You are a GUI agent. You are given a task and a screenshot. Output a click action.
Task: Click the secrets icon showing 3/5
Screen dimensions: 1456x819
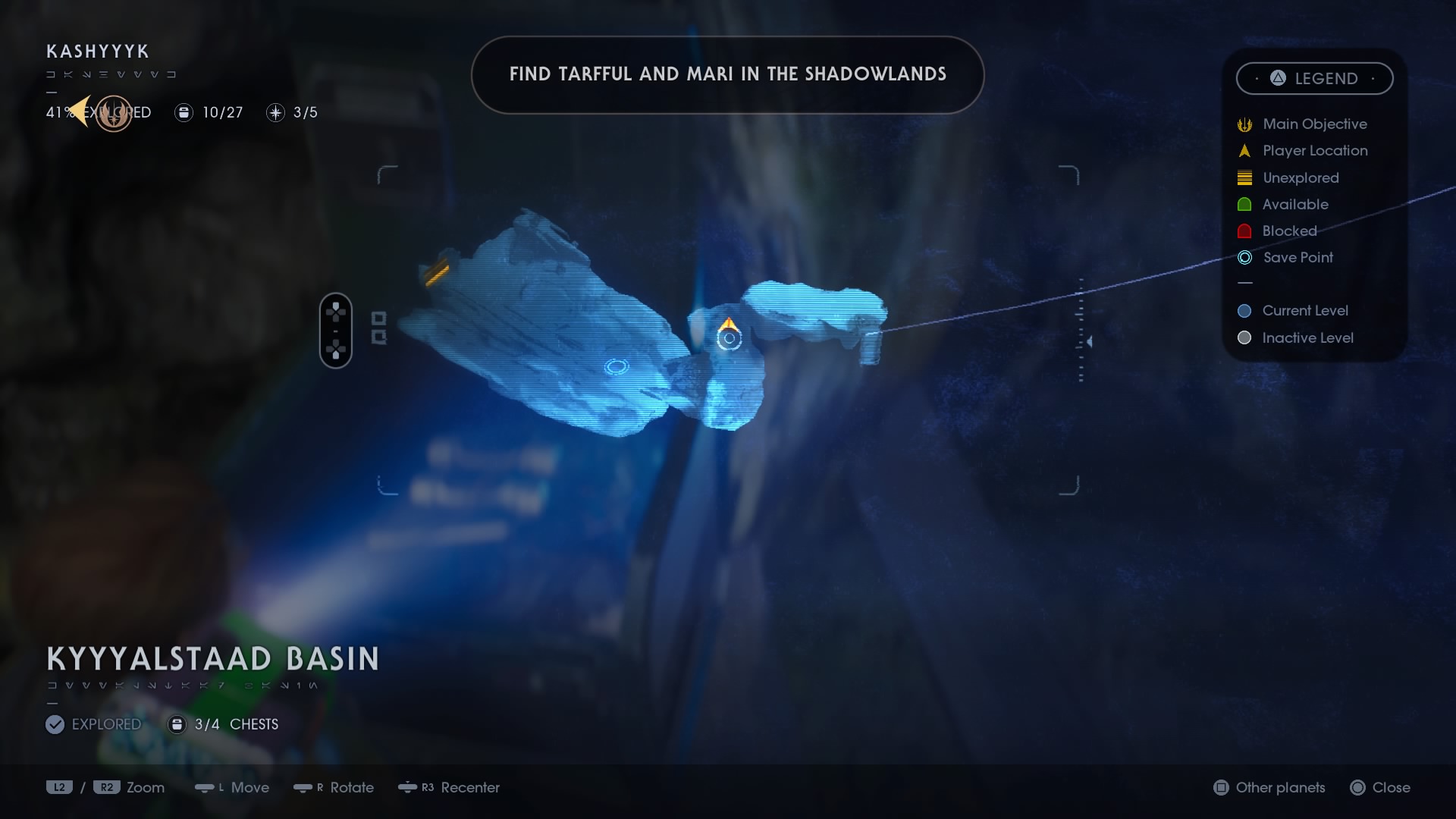point(275,112)
